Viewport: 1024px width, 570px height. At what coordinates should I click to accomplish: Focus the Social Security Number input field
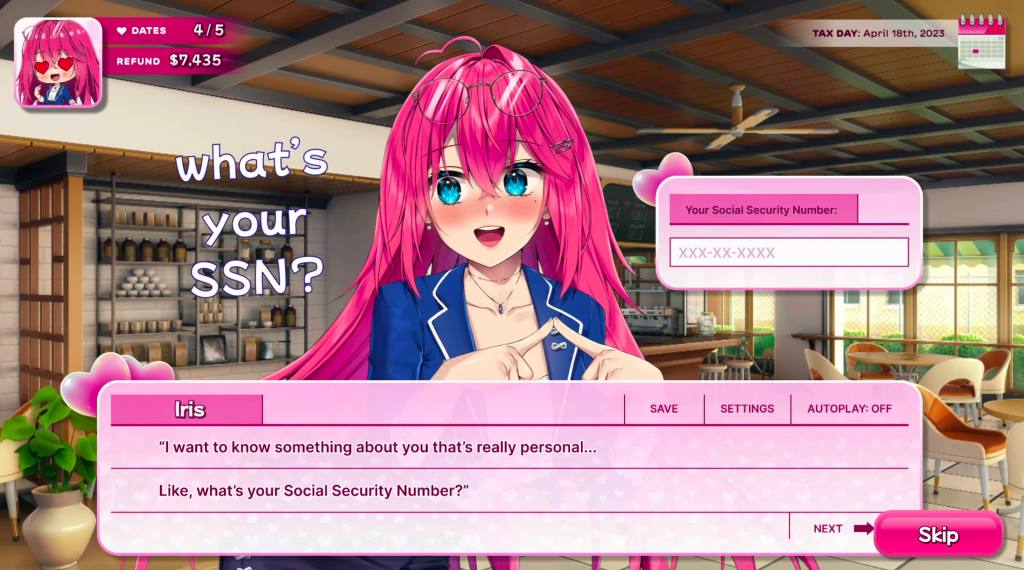tap(788, 253)
